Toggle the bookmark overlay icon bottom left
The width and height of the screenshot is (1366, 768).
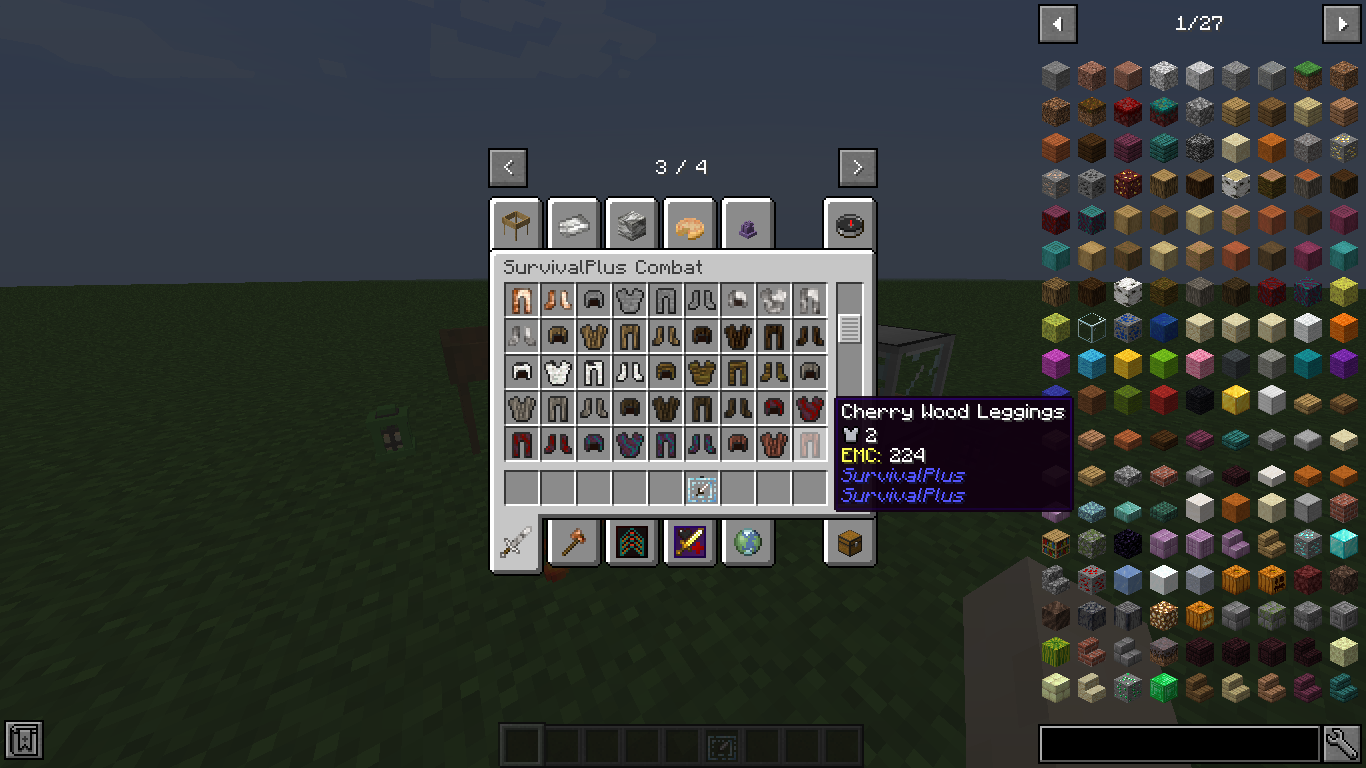coord(22,740)
